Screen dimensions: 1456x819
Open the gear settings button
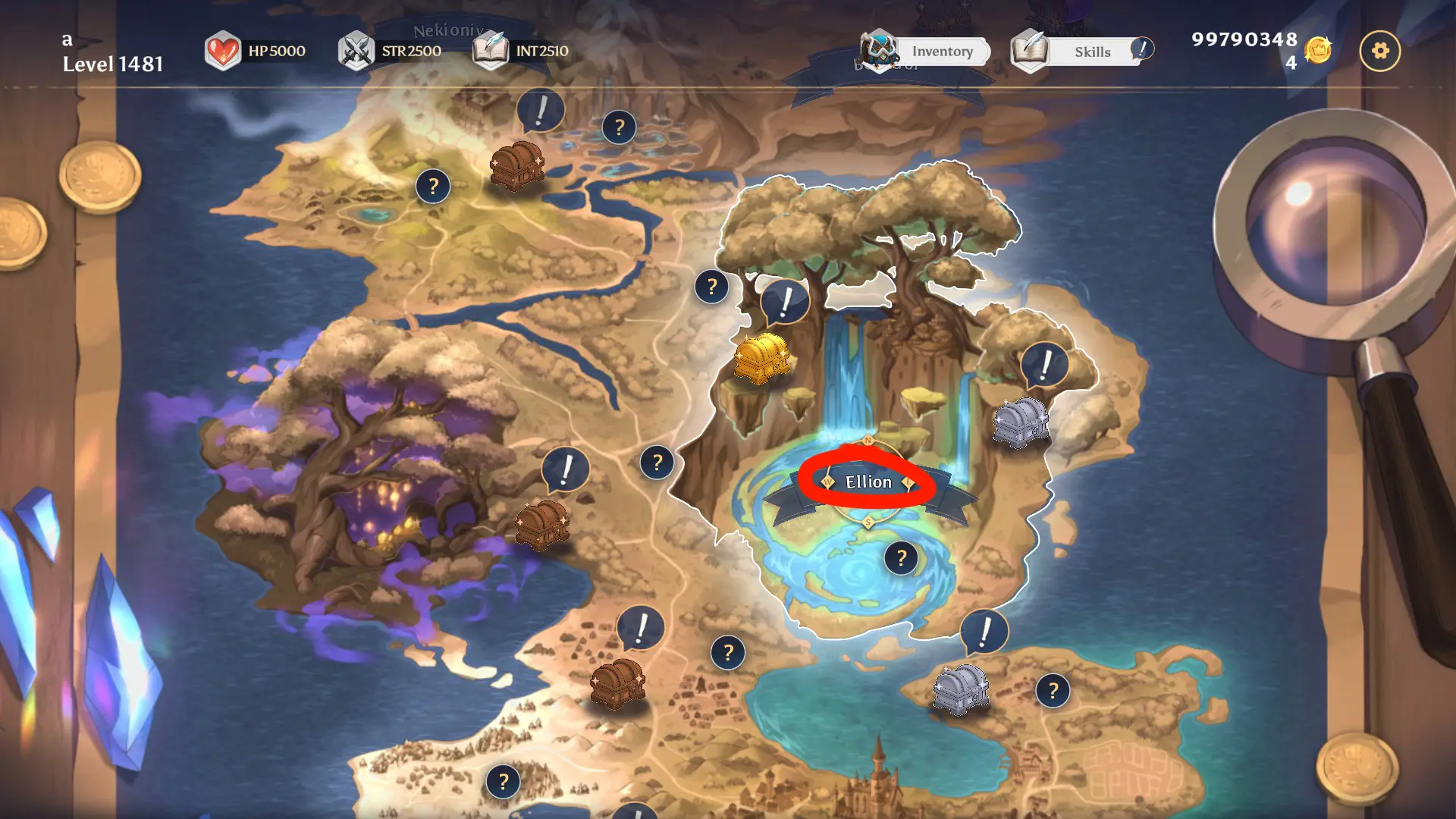tap(1379, 52)
